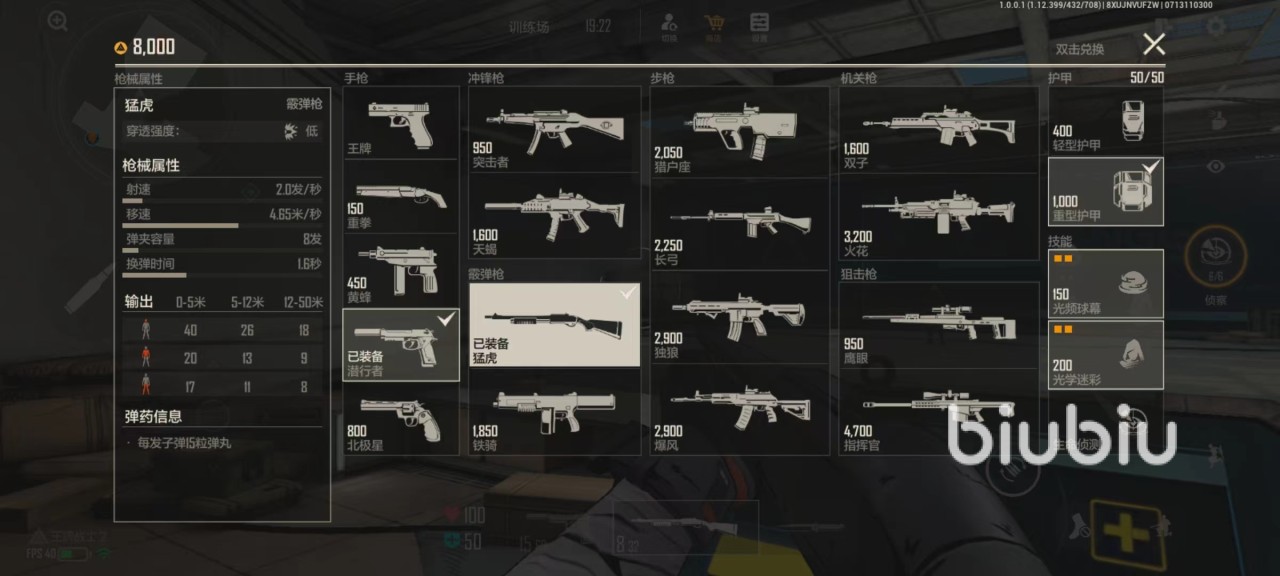Choose the 黄蜂 pistol slot
Image resolution: width=1280 pixels, height=576 pixels.
(x=401, y=270)
